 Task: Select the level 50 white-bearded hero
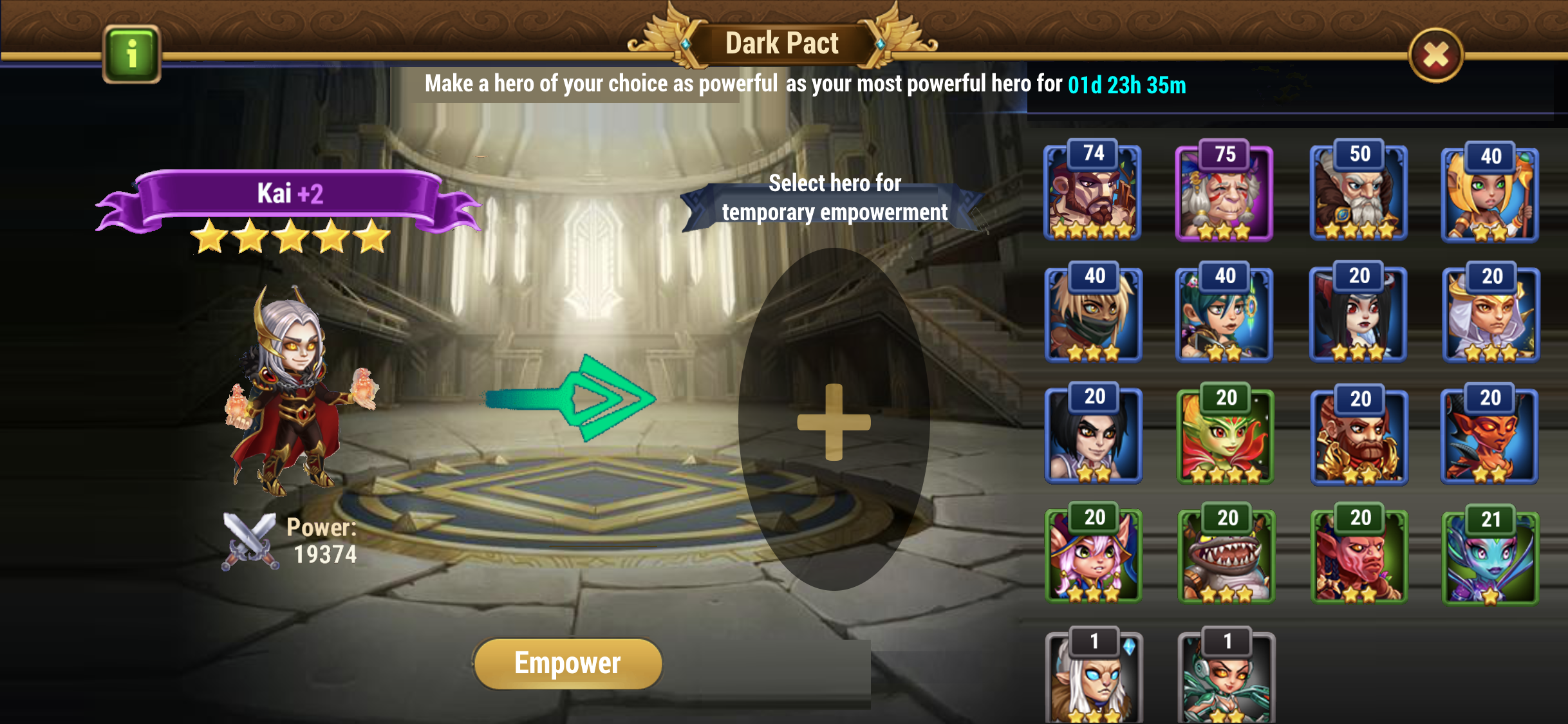click(x=1358, y=193)
